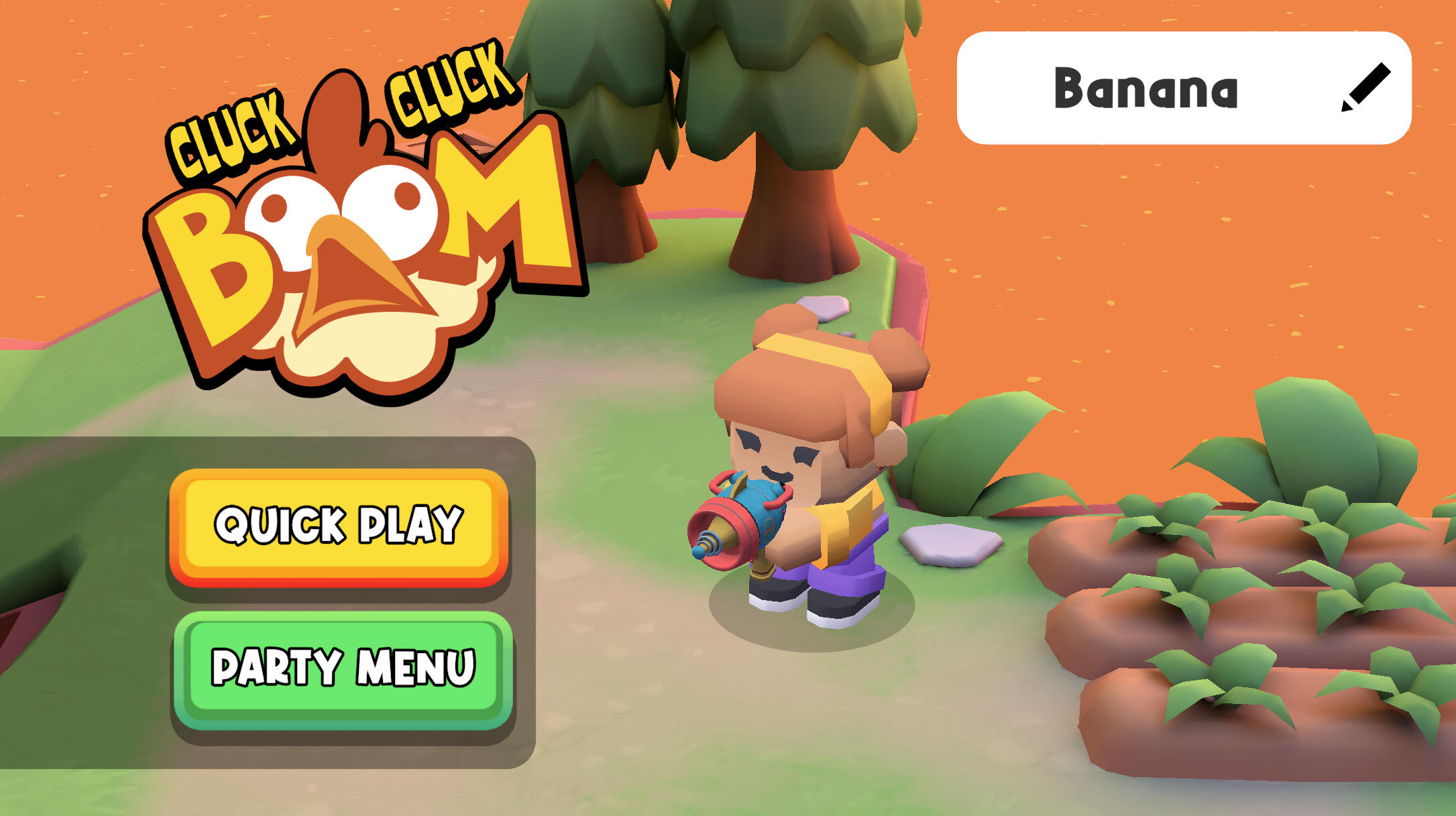Click the pencil icon to edit name
1456x816 pixels.
[1365, 88]
